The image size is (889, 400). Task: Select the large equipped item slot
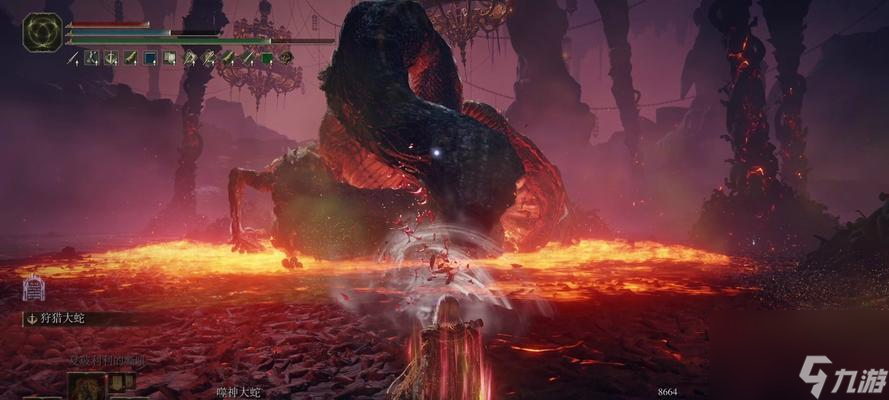(86, 387)
